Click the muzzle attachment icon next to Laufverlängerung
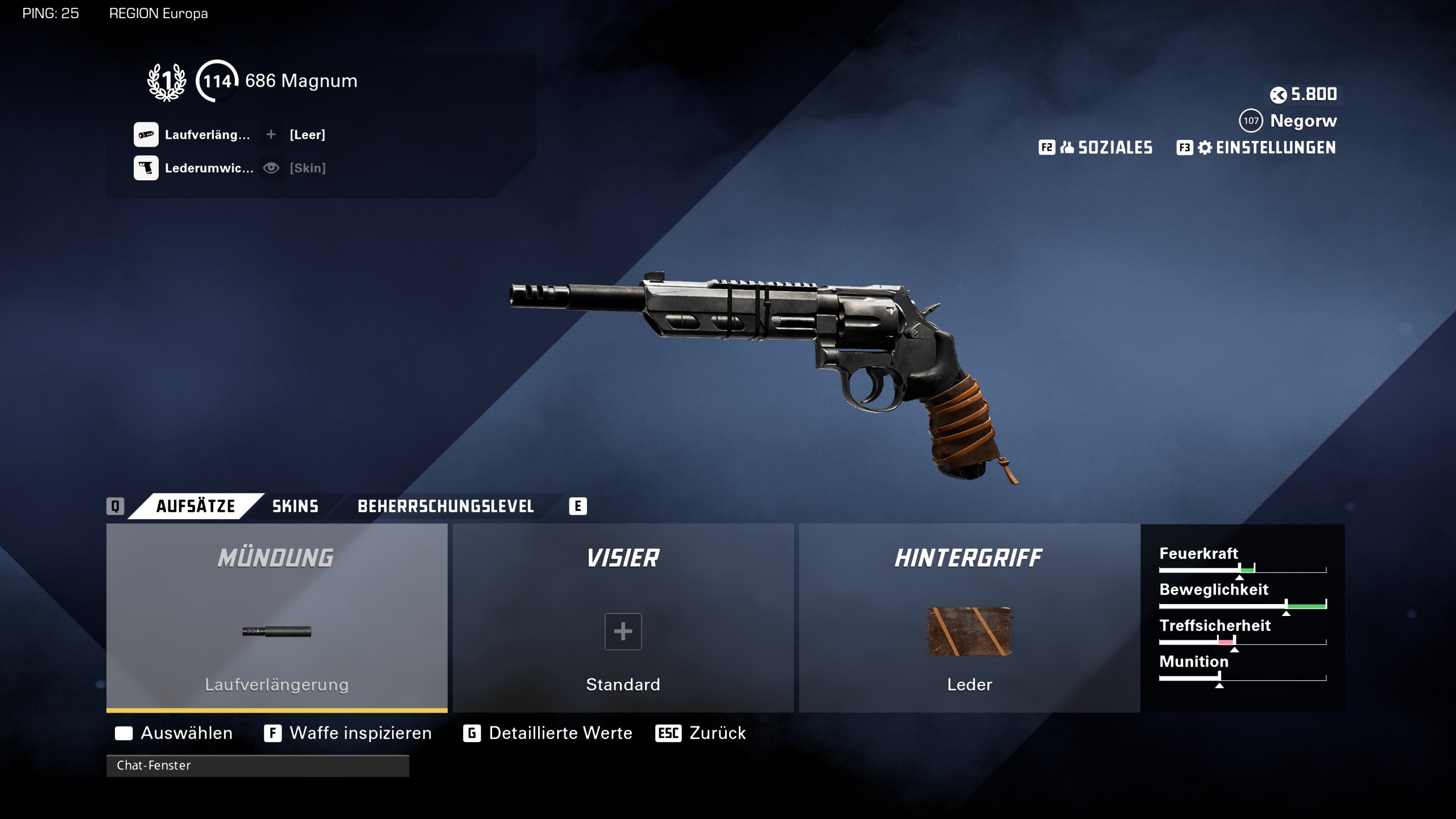This screenshot has height=819, width=1456. [x=146, y=135]
